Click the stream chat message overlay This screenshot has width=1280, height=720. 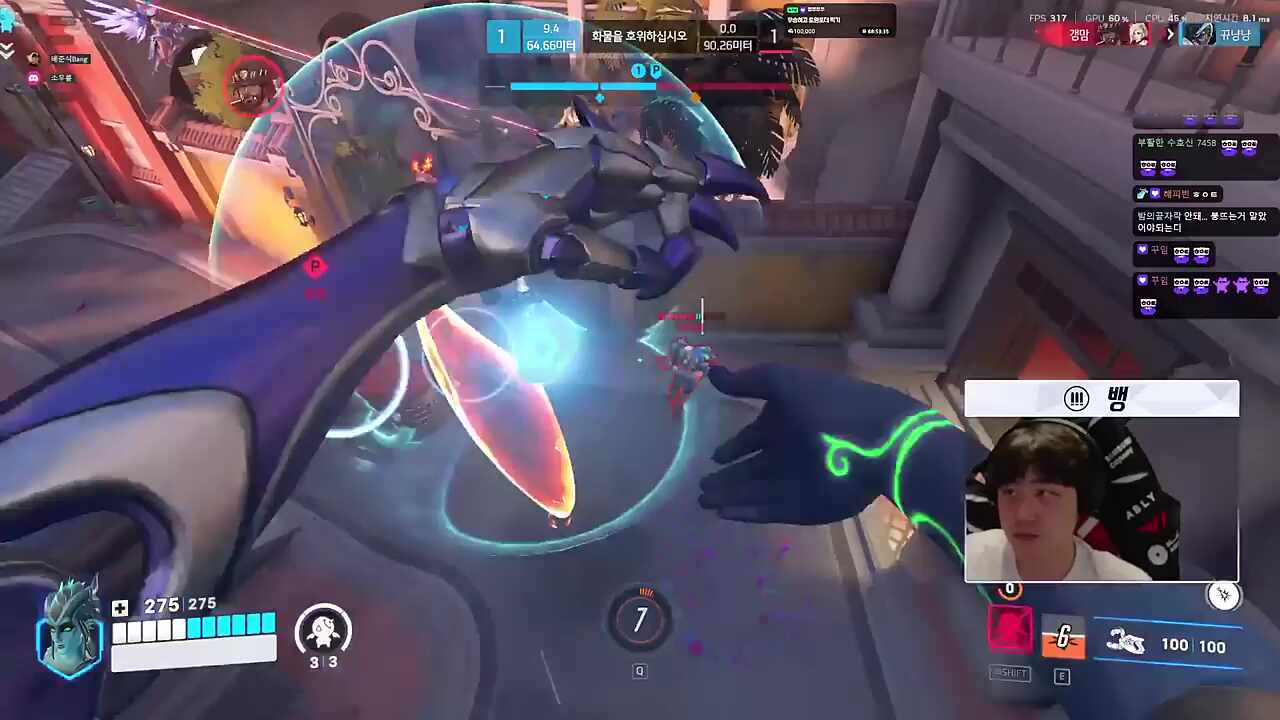[x=1205, y=222]
